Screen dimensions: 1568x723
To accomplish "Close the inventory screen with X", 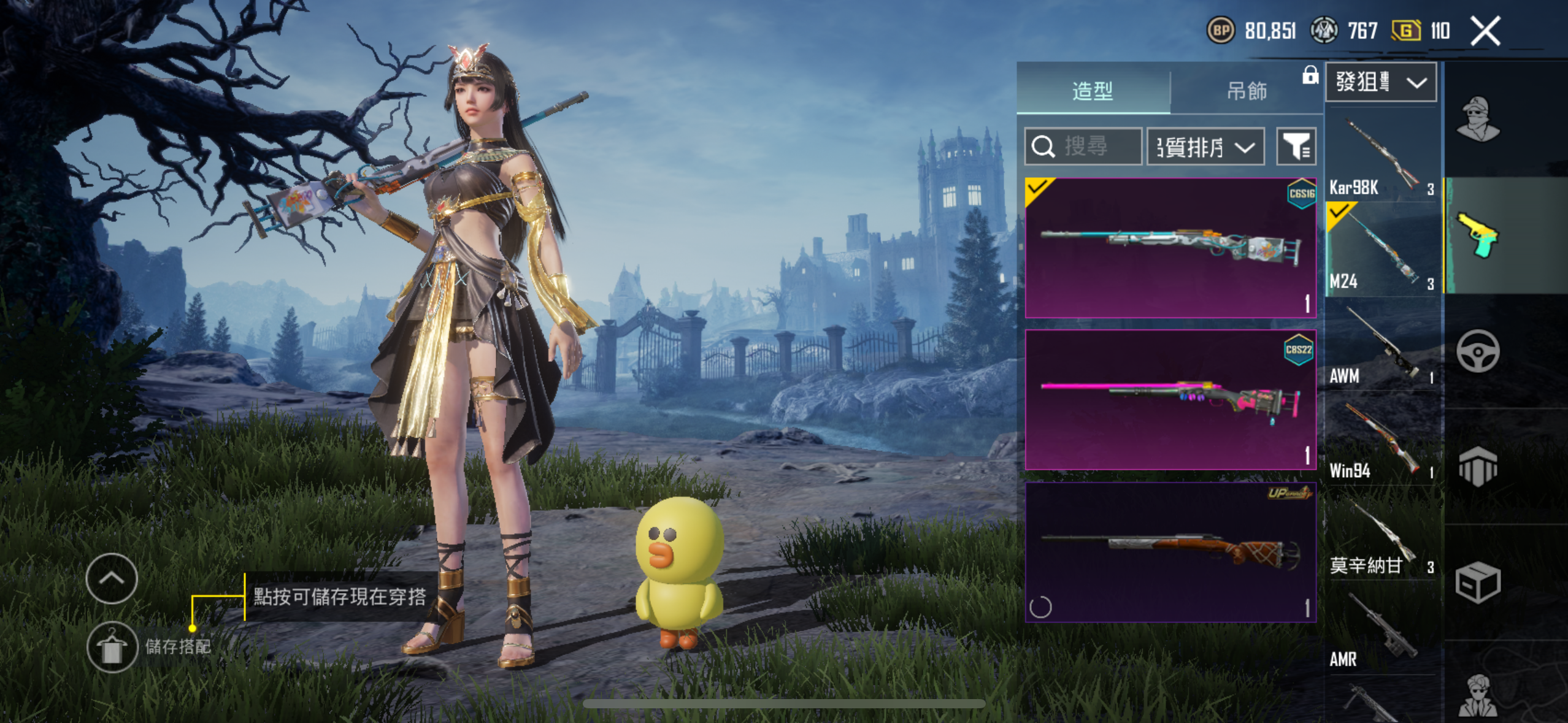I will click(1485, 31).
